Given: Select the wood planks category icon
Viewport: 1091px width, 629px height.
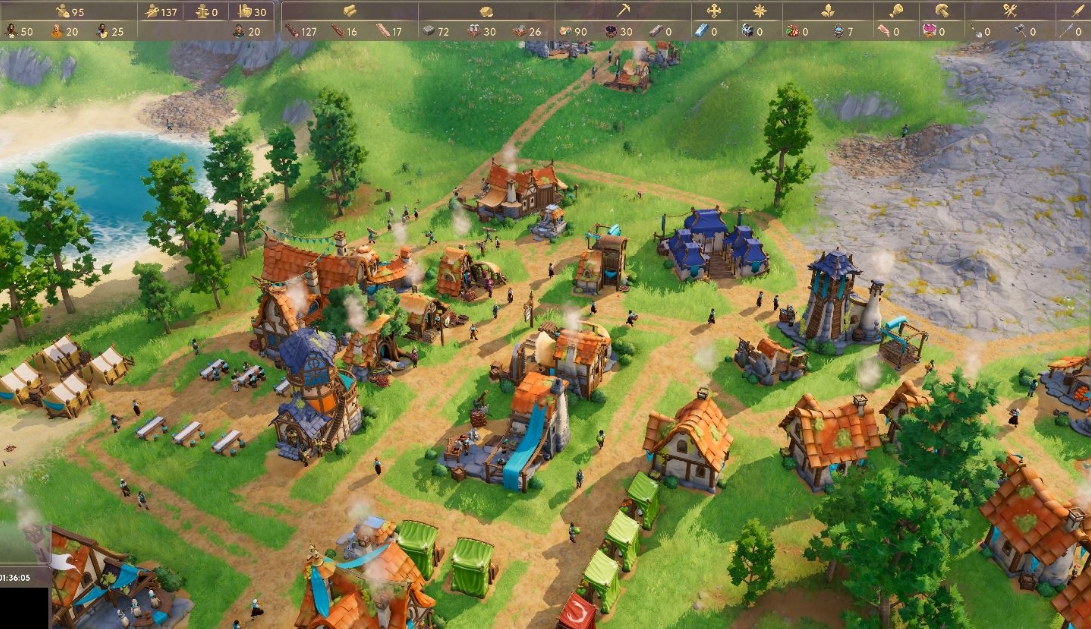Looking at the screenshot, I should coord(350,11).
